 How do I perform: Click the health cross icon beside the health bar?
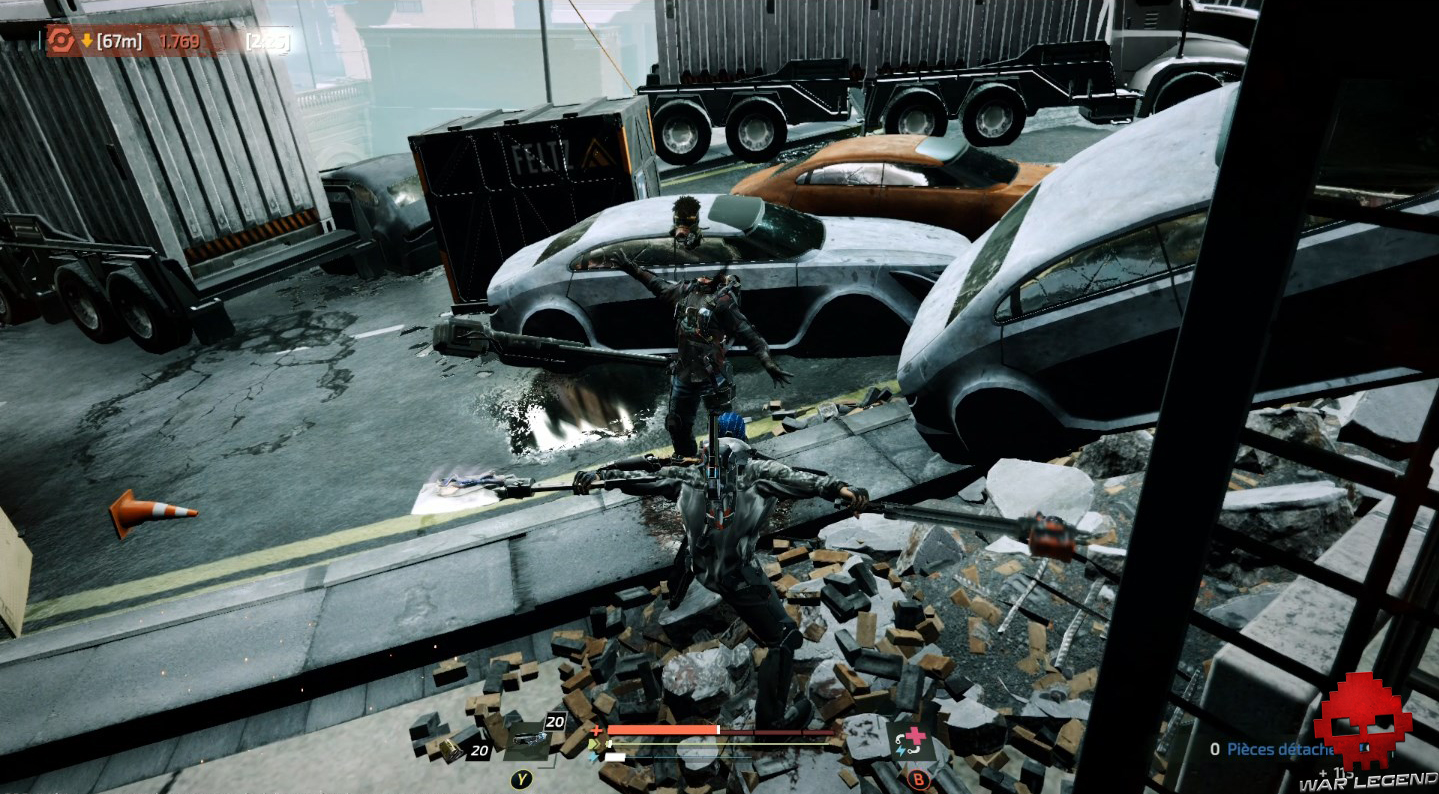596,730
